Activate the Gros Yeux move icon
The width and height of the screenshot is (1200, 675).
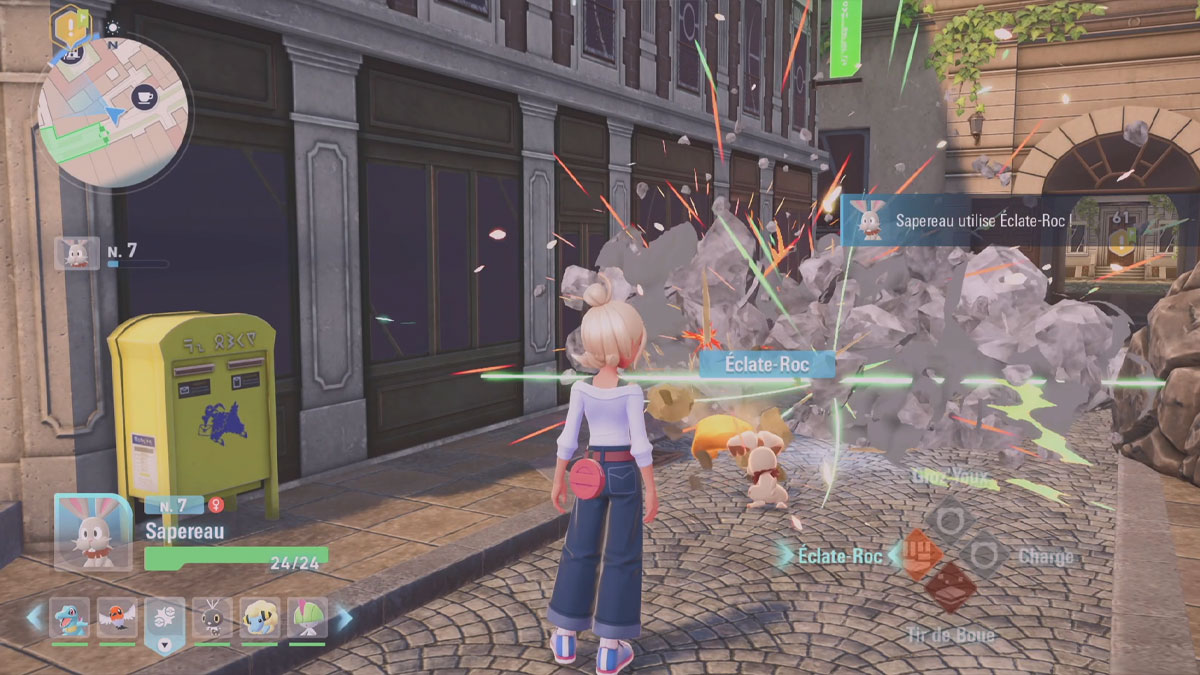[949, 521]
